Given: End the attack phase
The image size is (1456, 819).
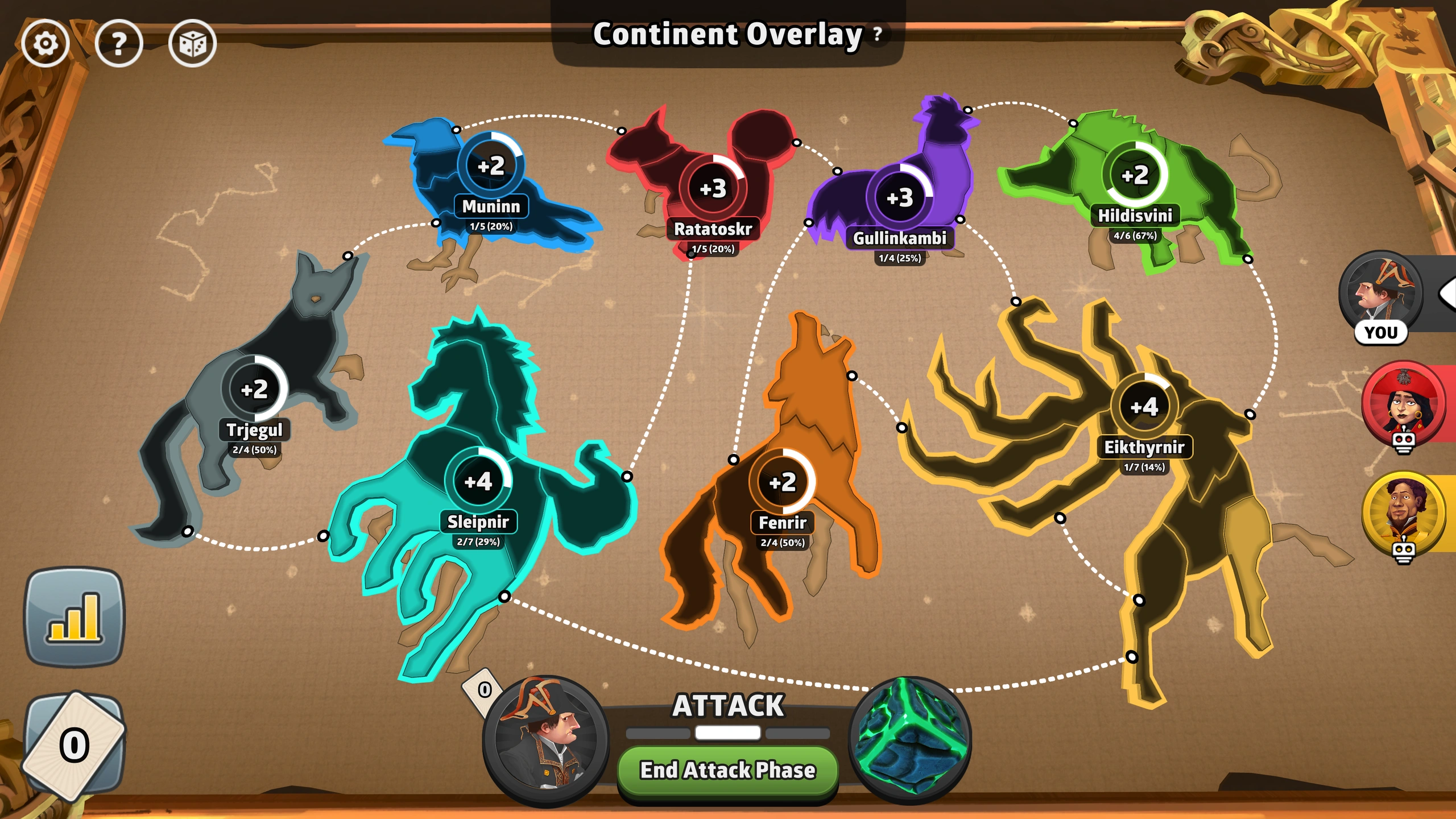Looking at the screenshot, I should point(727,771).
